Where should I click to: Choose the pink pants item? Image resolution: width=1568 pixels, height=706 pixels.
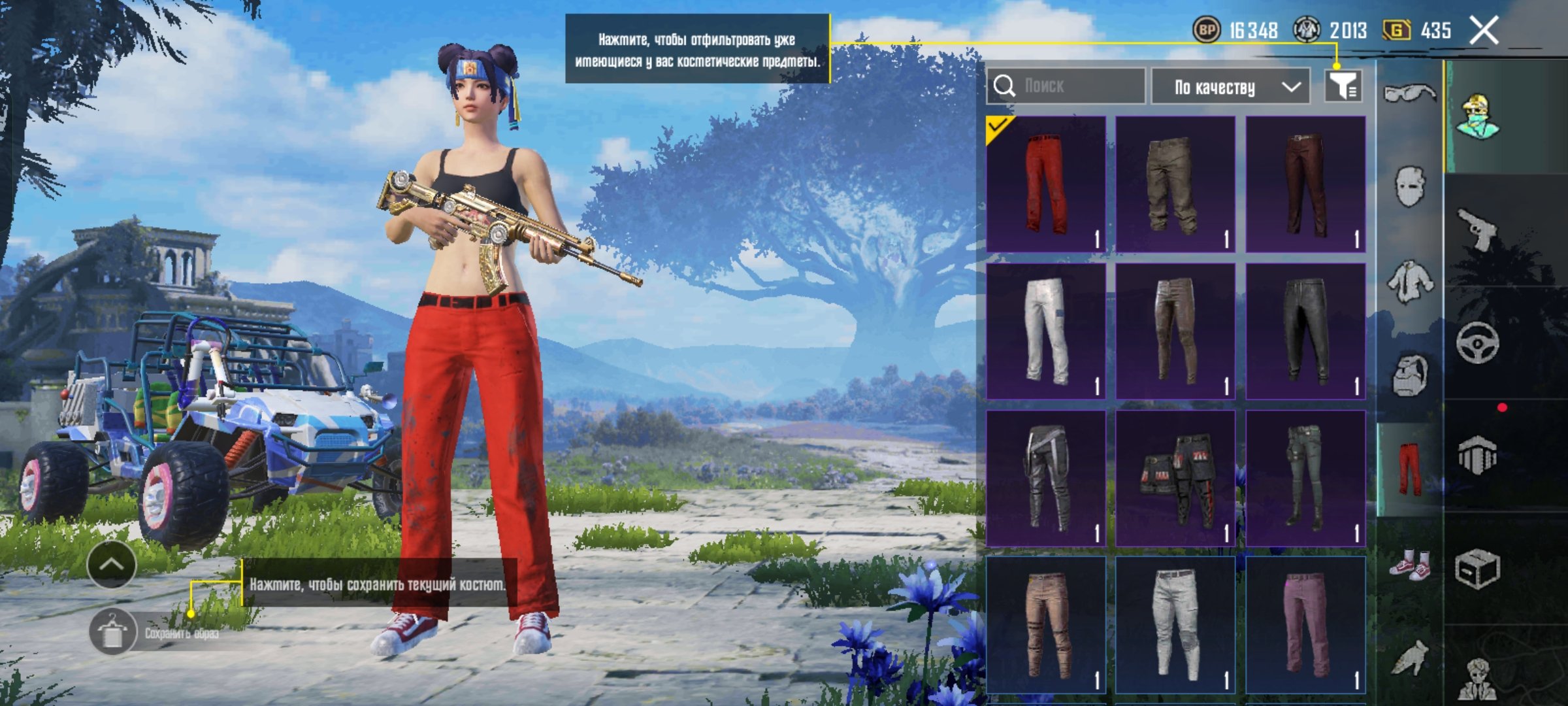tap(1305, 625)
